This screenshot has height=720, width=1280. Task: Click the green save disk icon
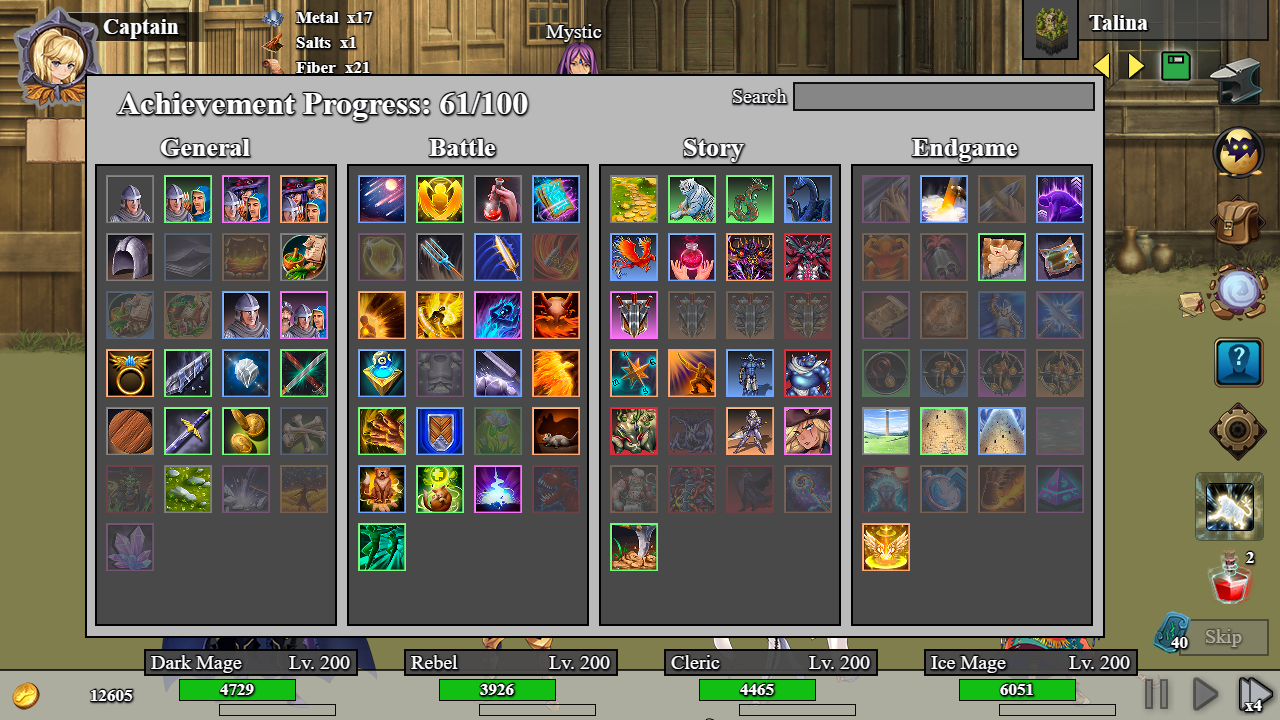tap(1175, 67)
